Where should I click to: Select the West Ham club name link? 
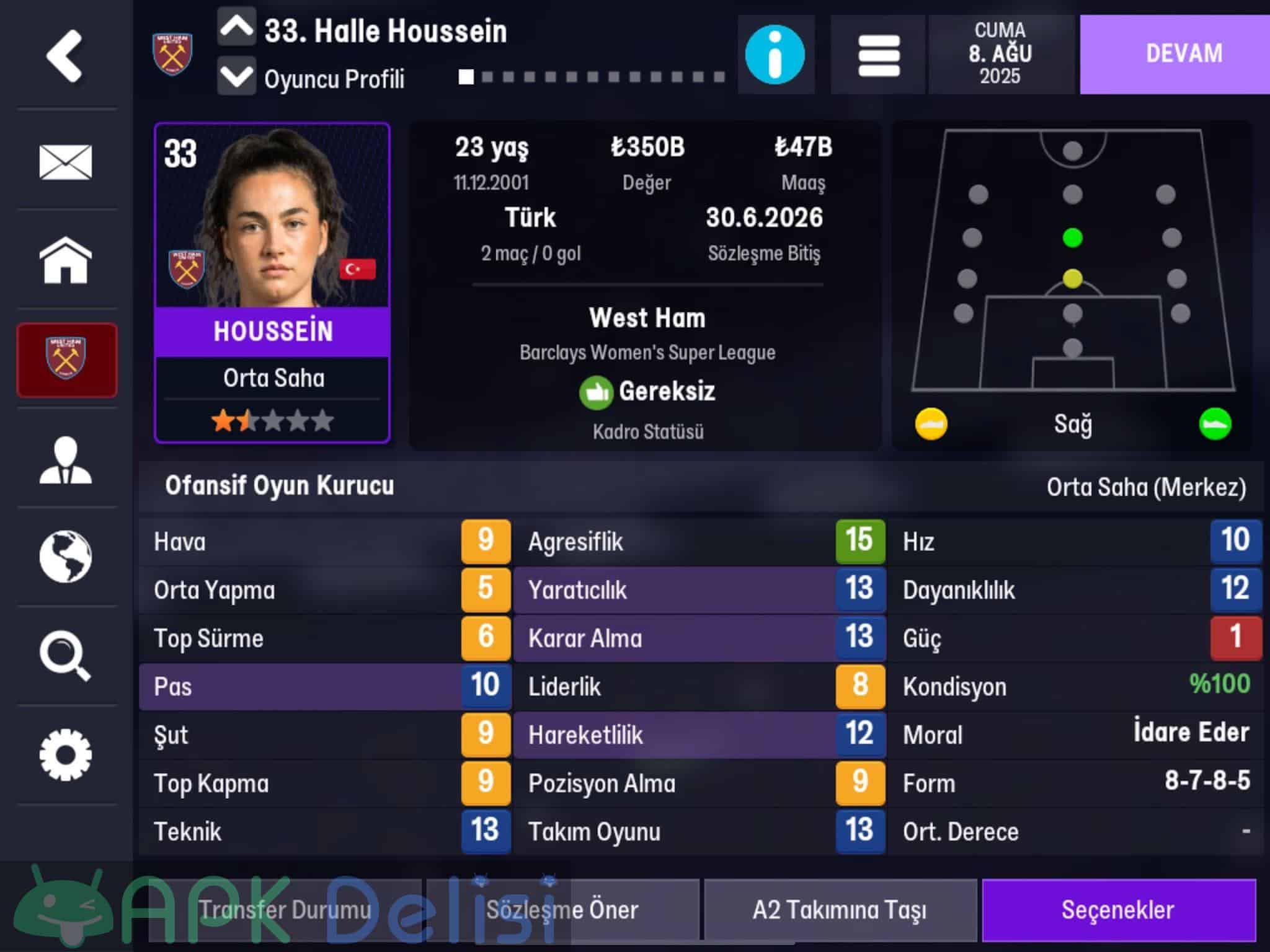(647, 318)
